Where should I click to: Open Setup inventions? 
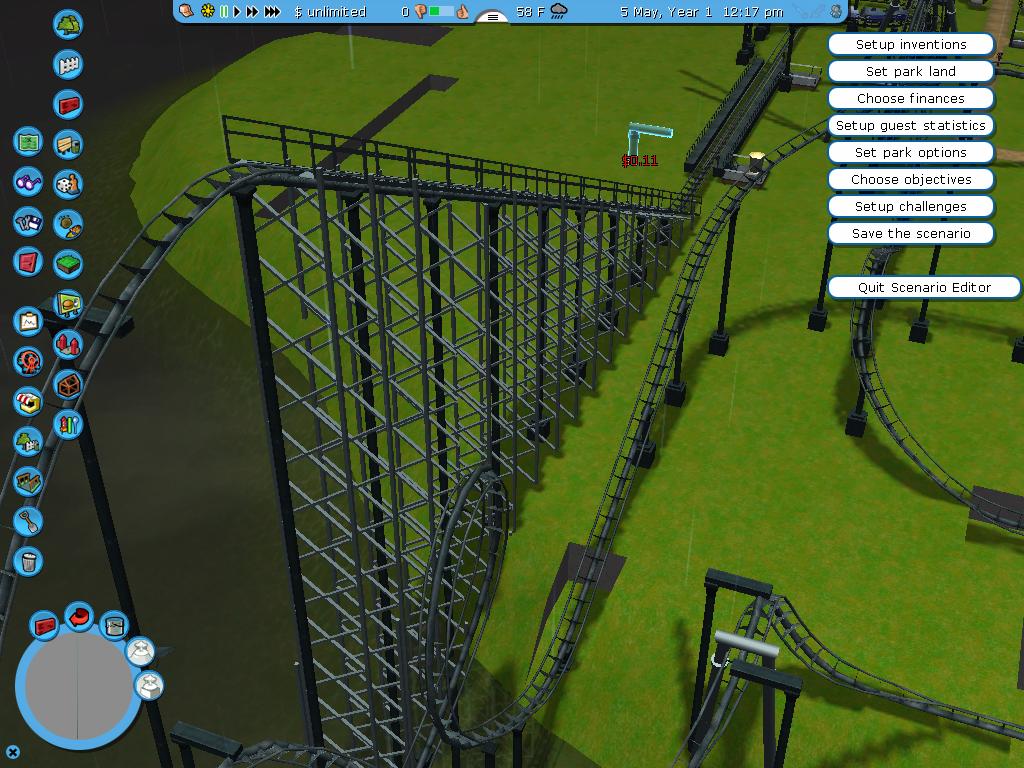910,45
